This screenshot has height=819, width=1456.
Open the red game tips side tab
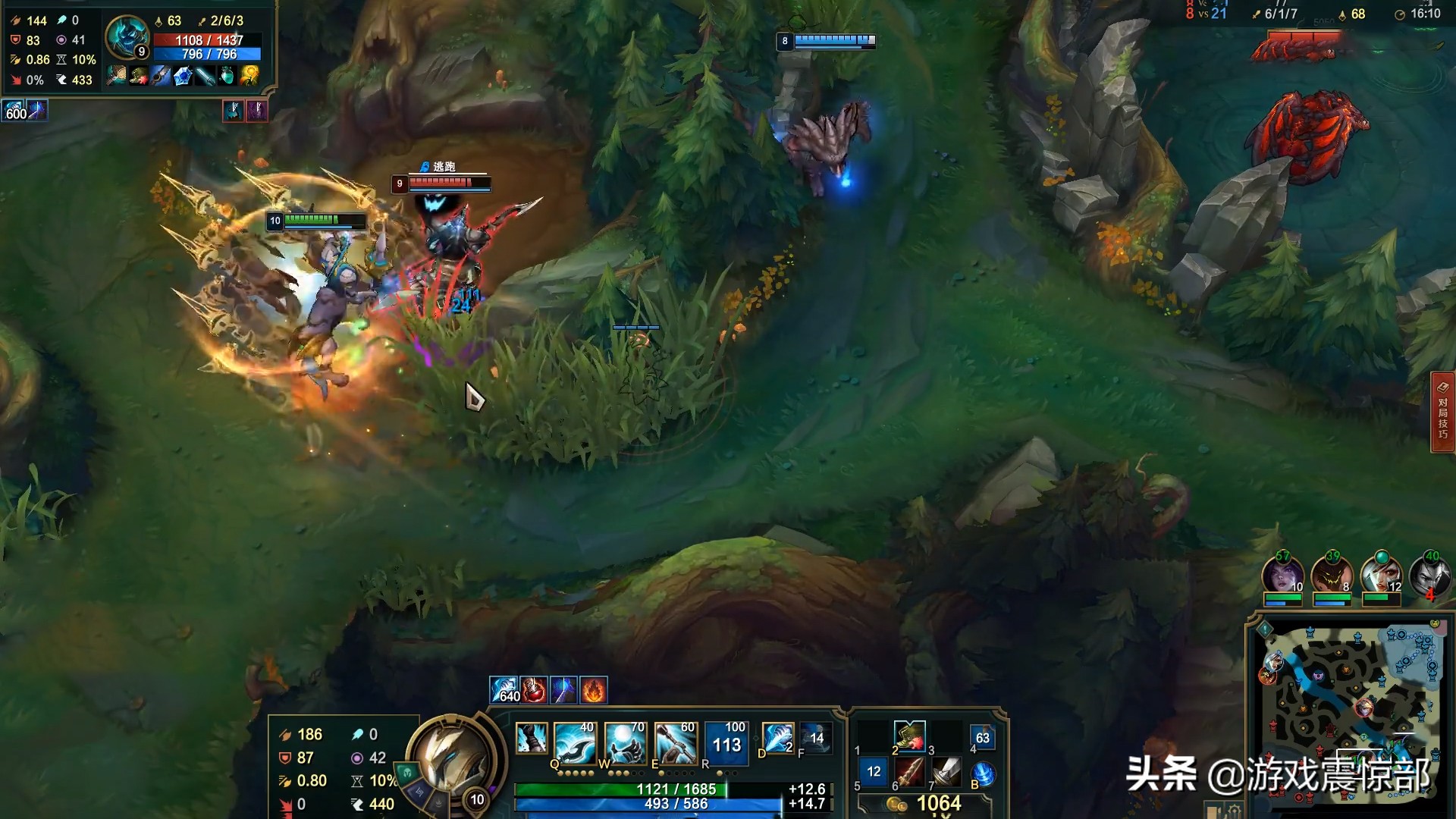(1442, 412)
